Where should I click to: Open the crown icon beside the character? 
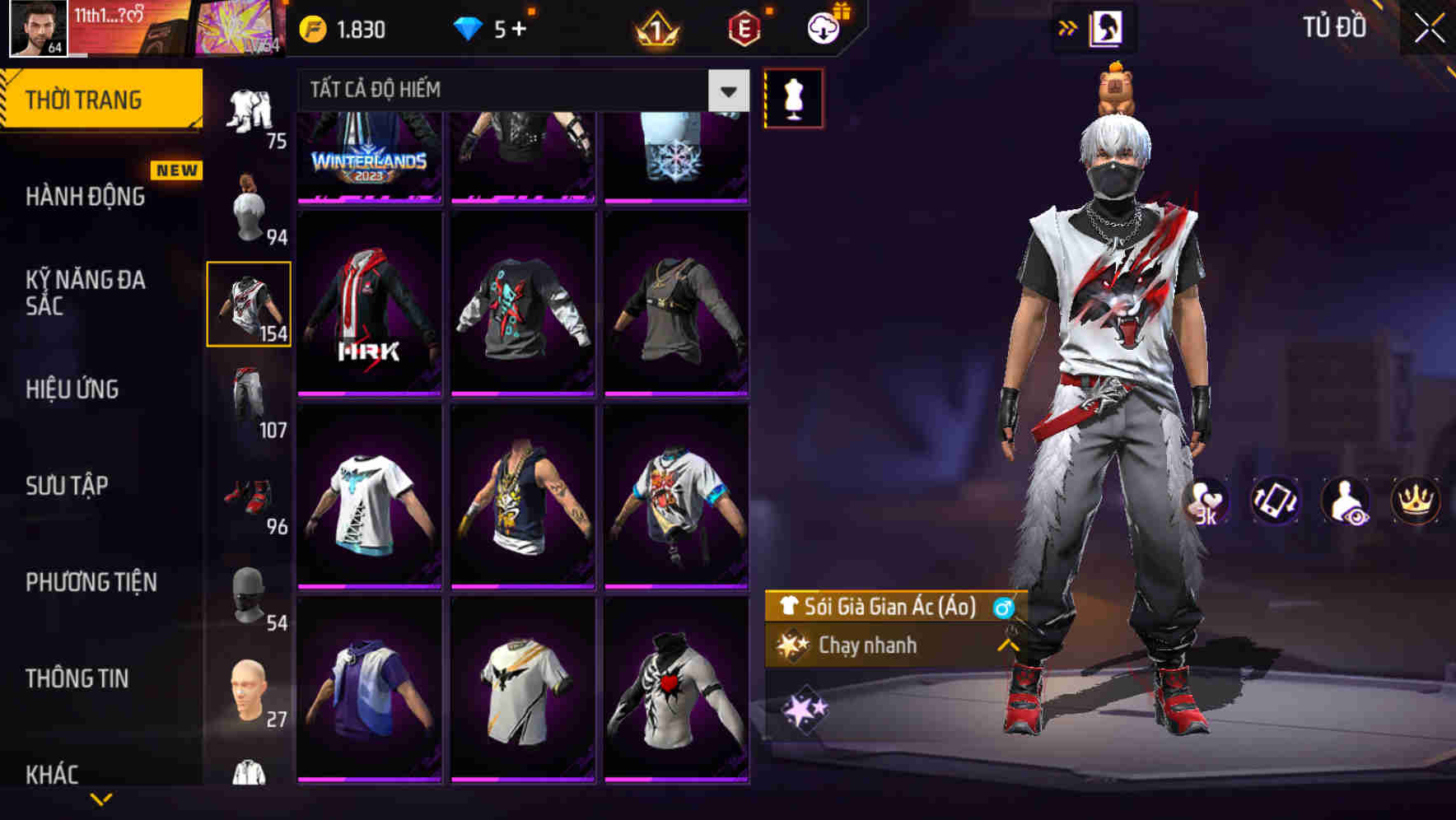click(1416, 501)
